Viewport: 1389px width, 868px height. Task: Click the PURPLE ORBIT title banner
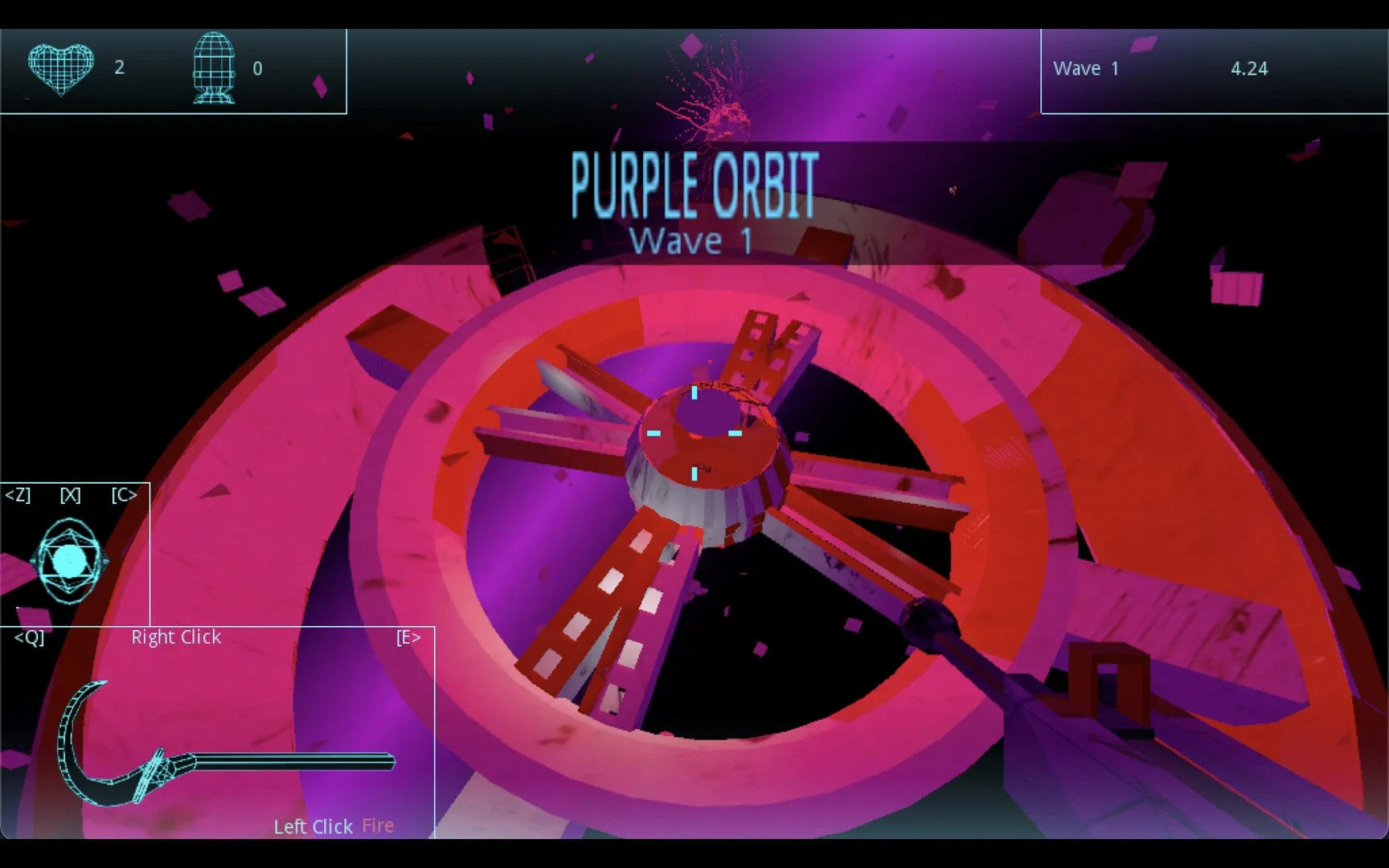[693, 183]
